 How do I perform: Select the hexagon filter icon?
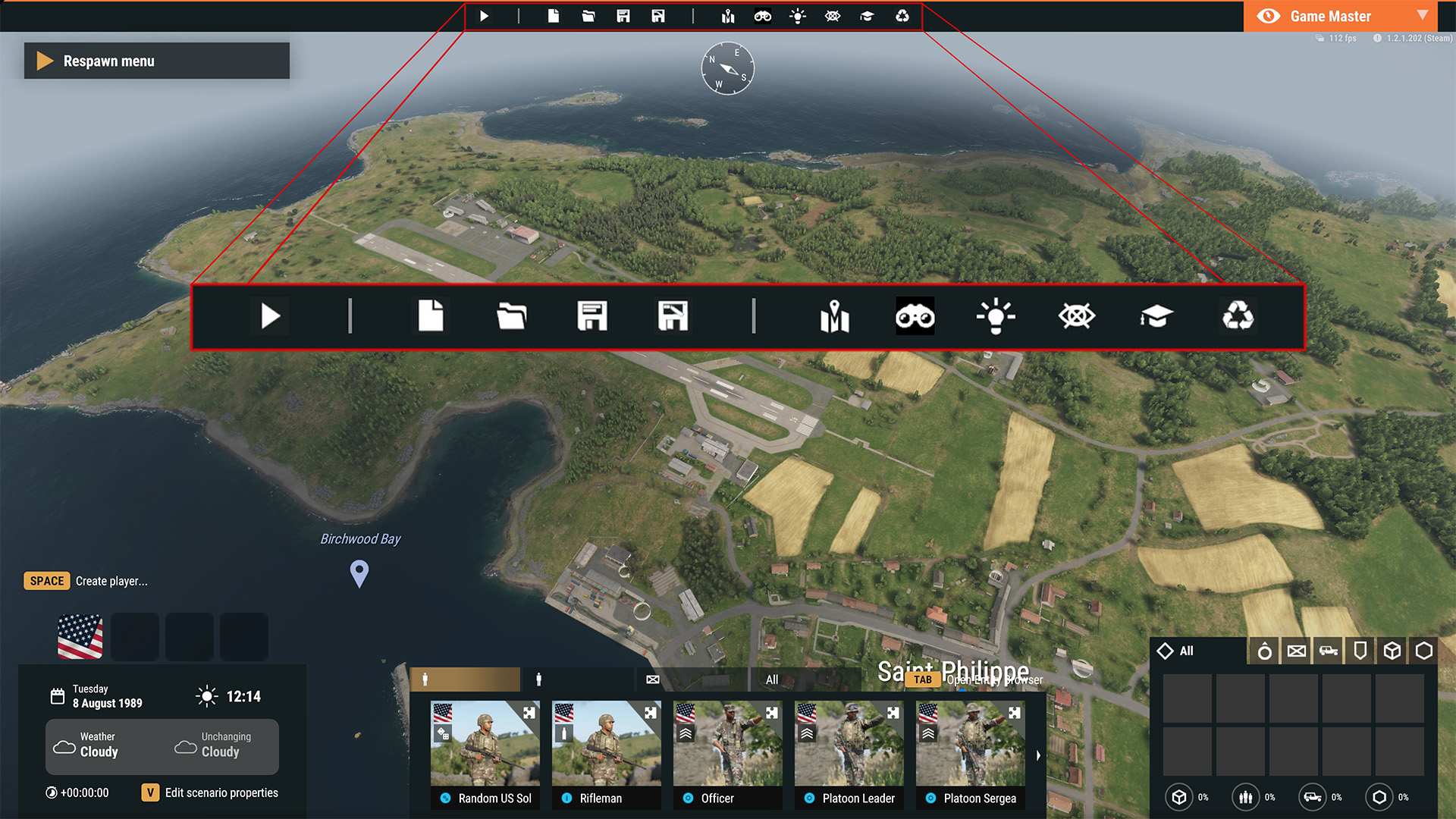tap(1424, 651)
